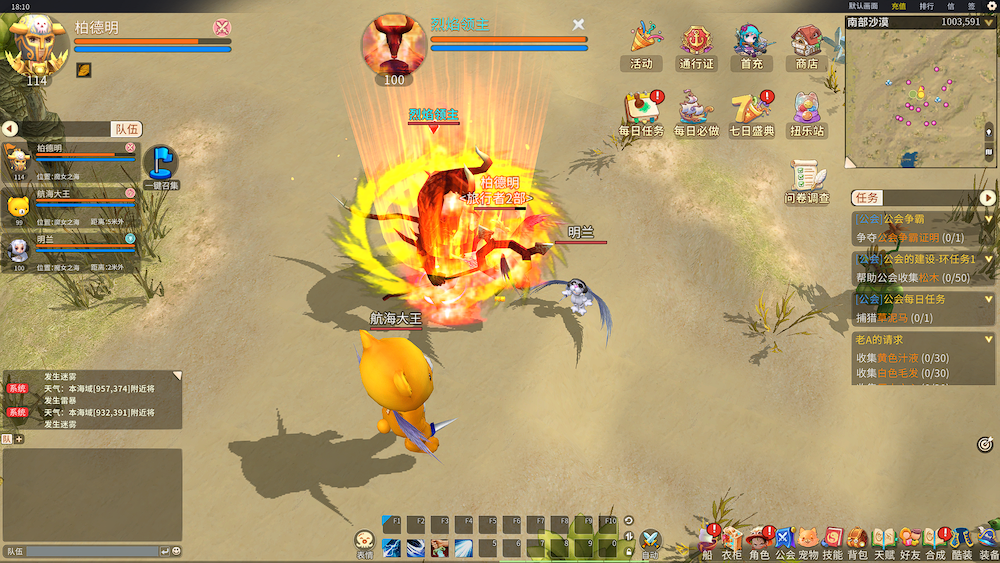The height and width of the screenshot is (563, 1000).
Task: Open the gear settings icon in top bar
Action: click(991, 6)
